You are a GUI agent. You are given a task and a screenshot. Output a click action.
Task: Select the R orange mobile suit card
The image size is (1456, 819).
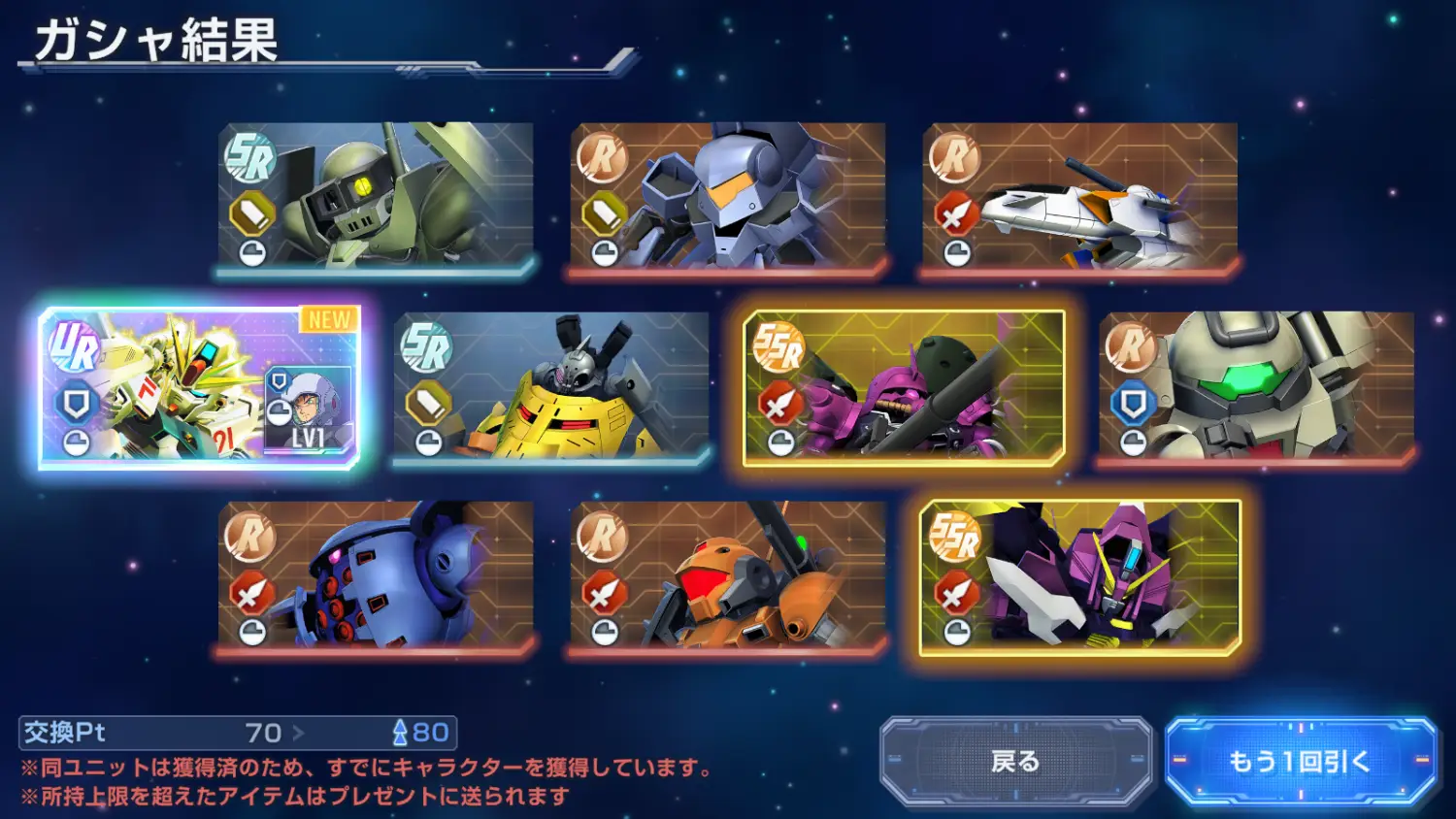coord(728,576)
